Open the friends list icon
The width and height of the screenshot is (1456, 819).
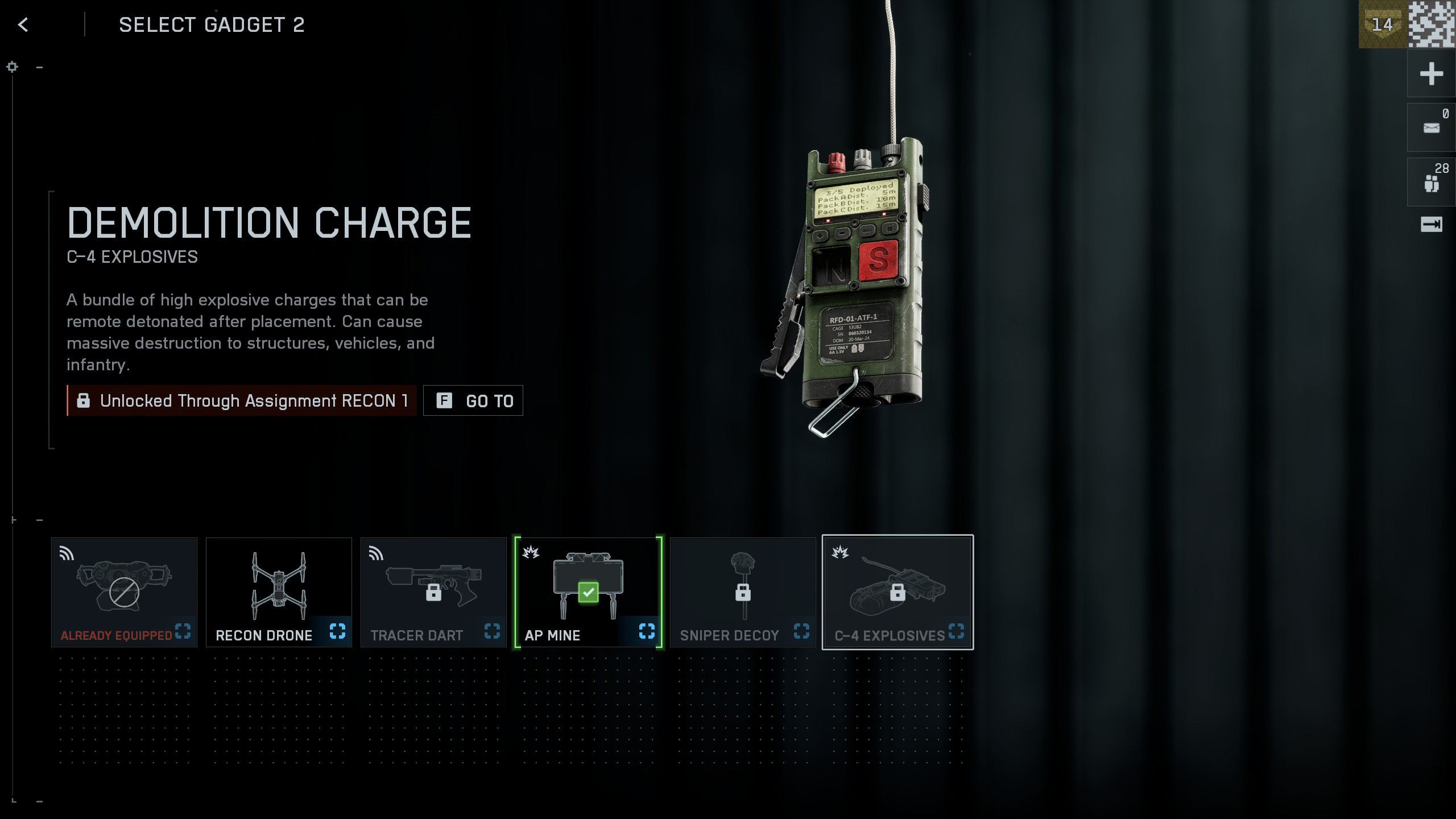pos(1431,183)
